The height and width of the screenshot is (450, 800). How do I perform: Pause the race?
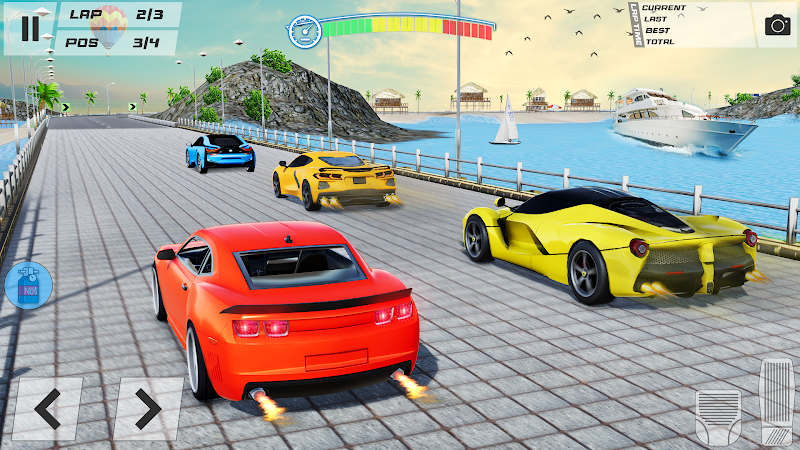pos(29,27)
